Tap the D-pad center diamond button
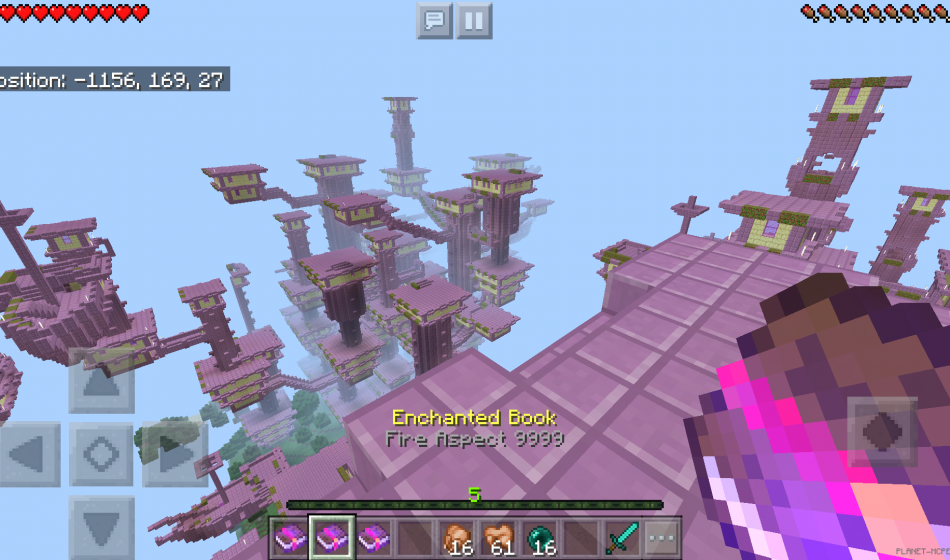 (101, 455)
